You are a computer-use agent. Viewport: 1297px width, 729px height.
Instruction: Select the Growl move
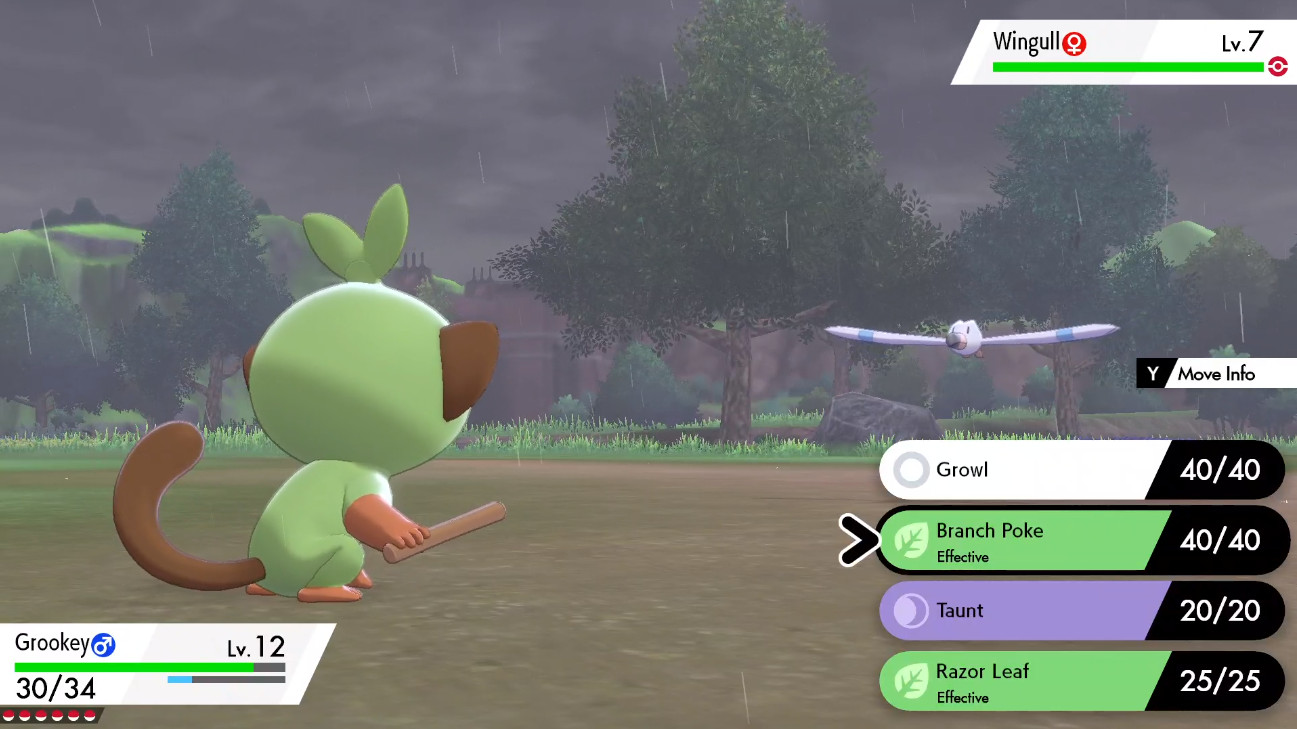coord(1015,470)
